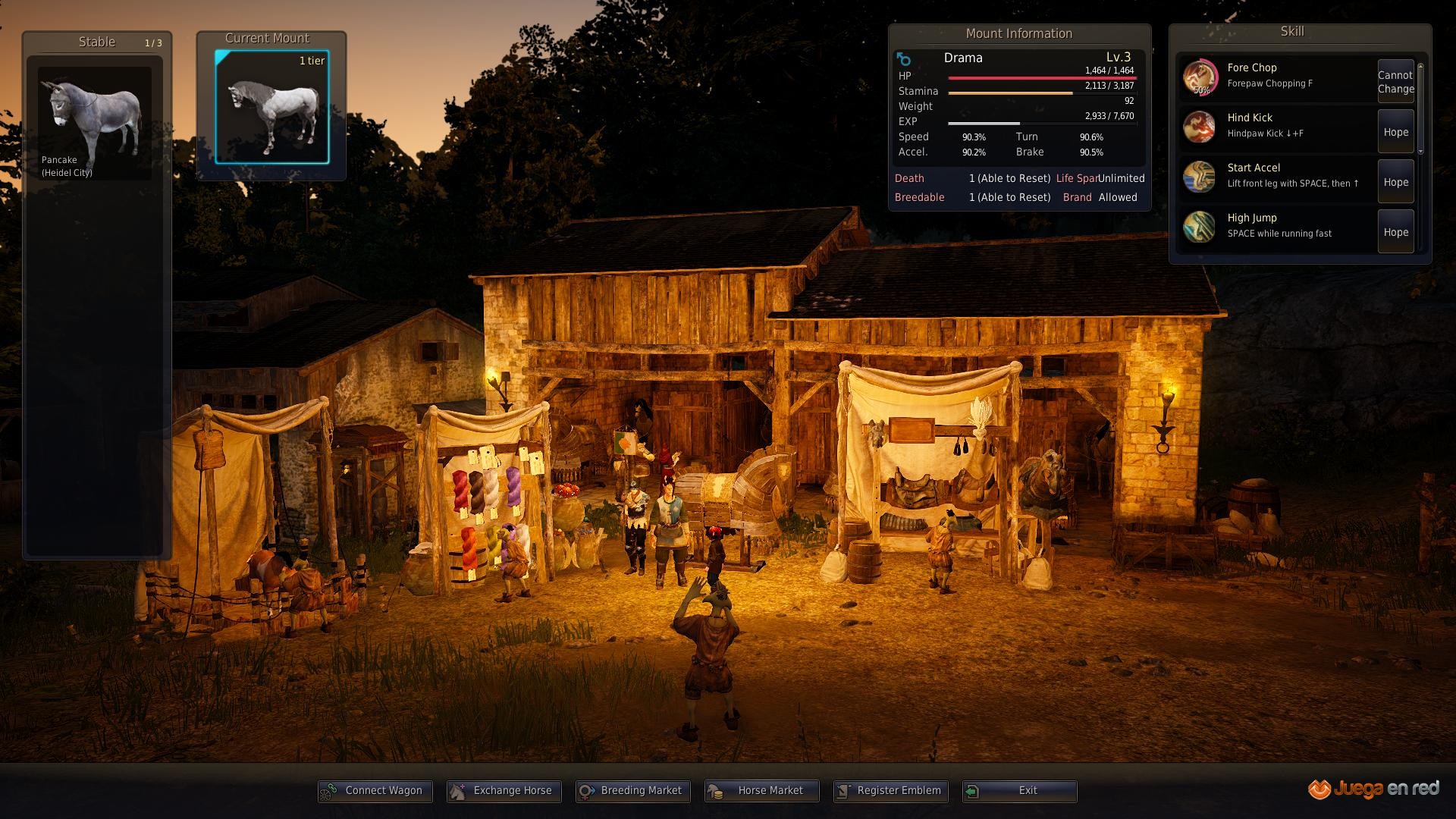The image size is (1456, 819).
Task: Choose the Exchange Horse button
Action: click(504, 791)
